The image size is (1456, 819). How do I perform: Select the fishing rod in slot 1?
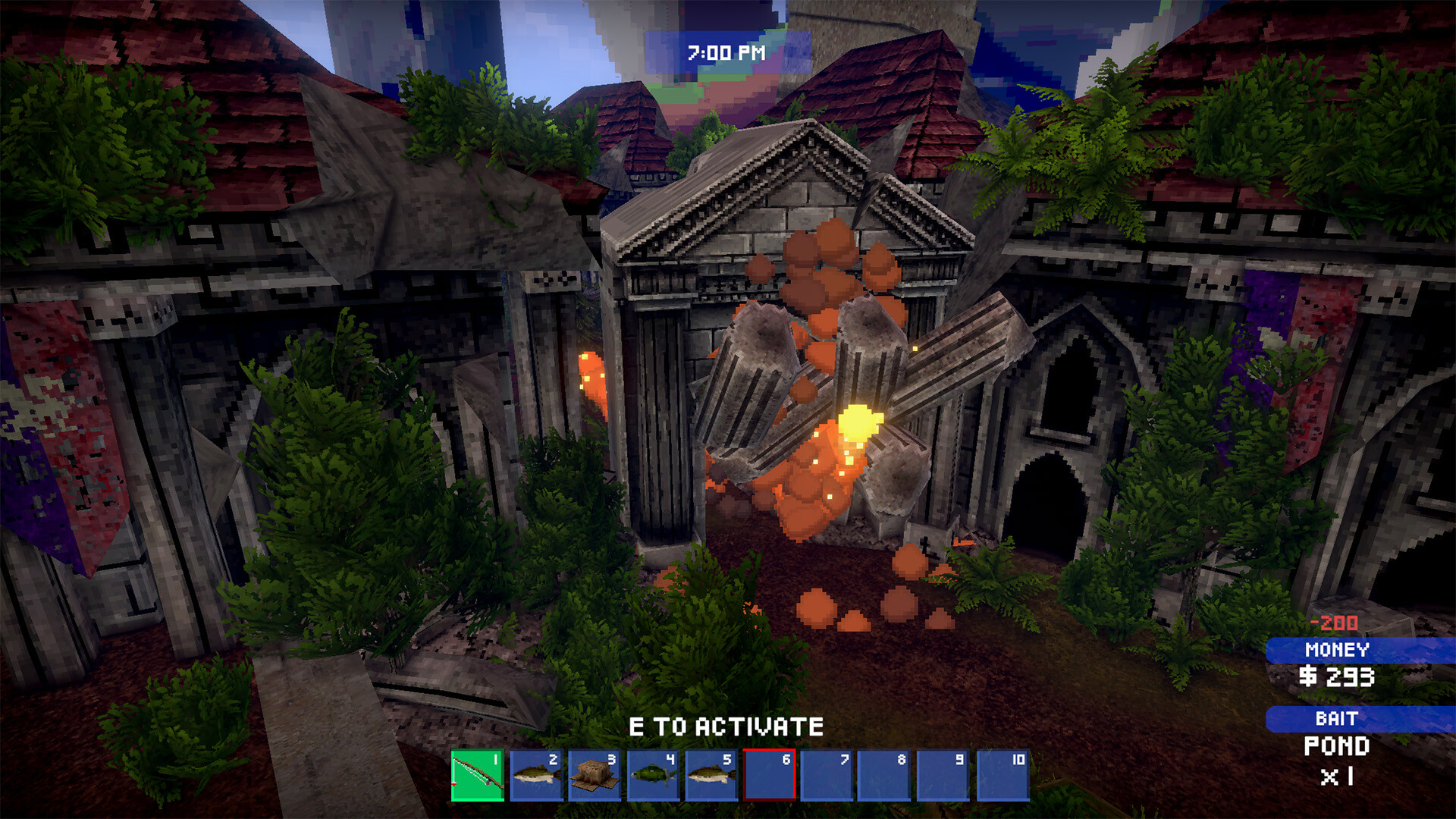coord(478,775)
